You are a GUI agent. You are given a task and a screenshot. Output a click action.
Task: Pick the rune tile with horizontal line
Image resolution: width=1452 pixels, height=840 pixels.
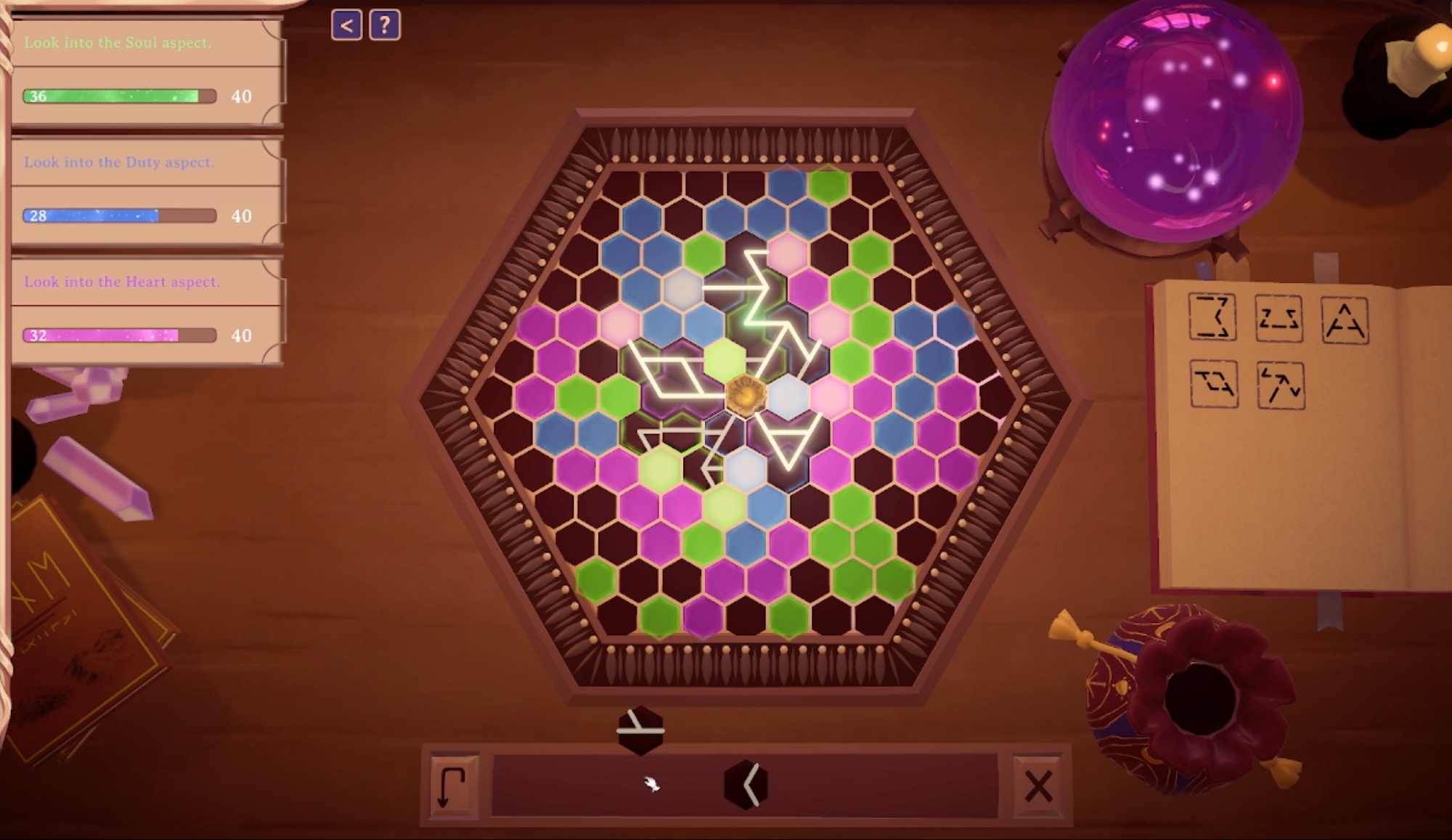640,730
